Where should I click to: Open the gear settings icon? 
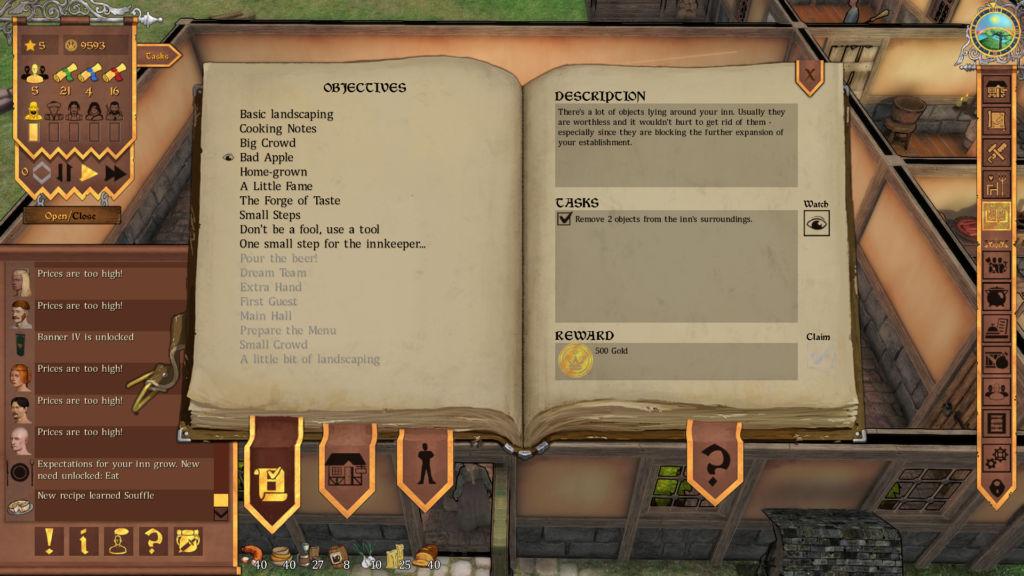click(996, 456)
